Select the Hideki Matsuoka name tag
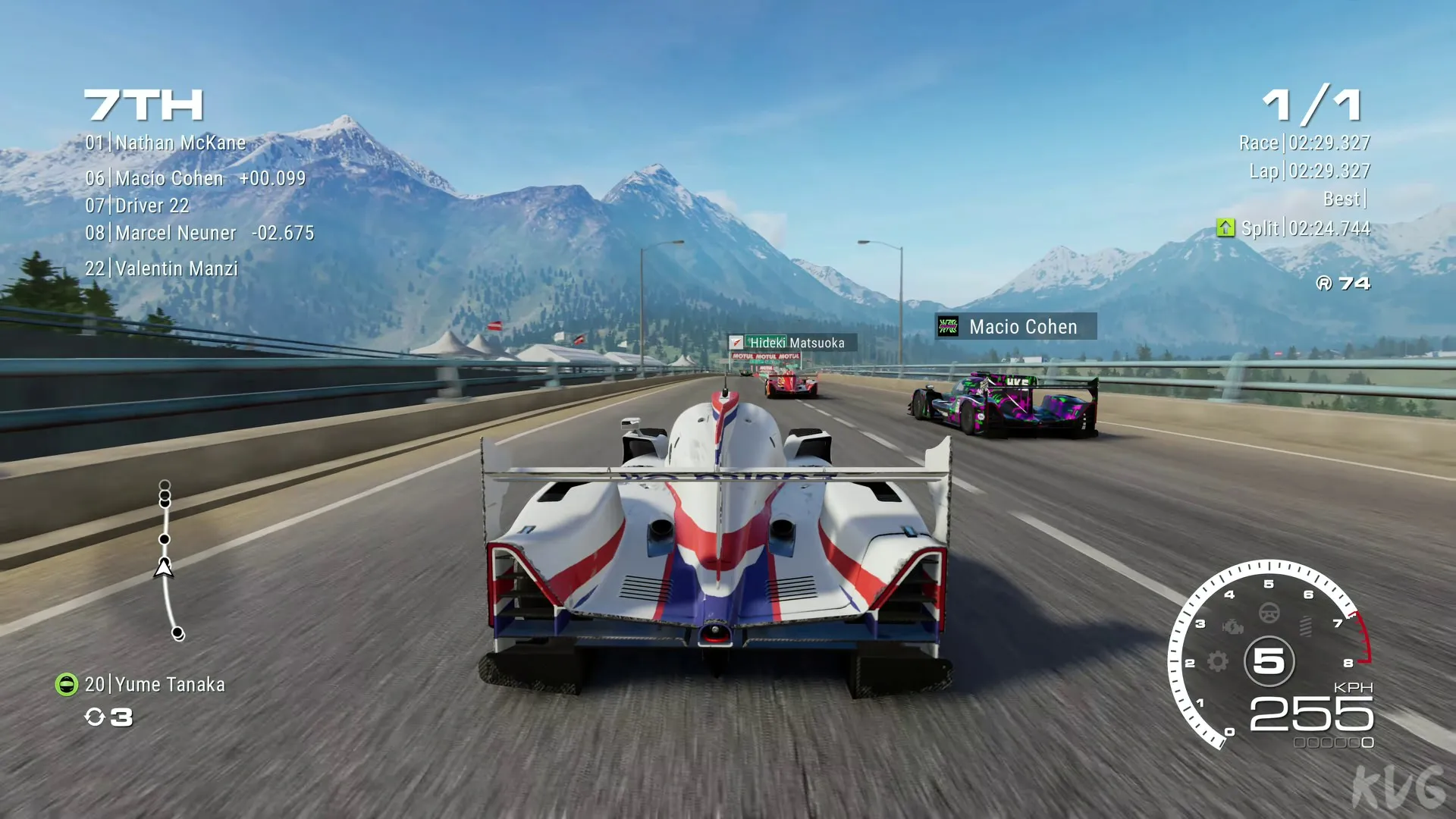 (x=792, y=344)
